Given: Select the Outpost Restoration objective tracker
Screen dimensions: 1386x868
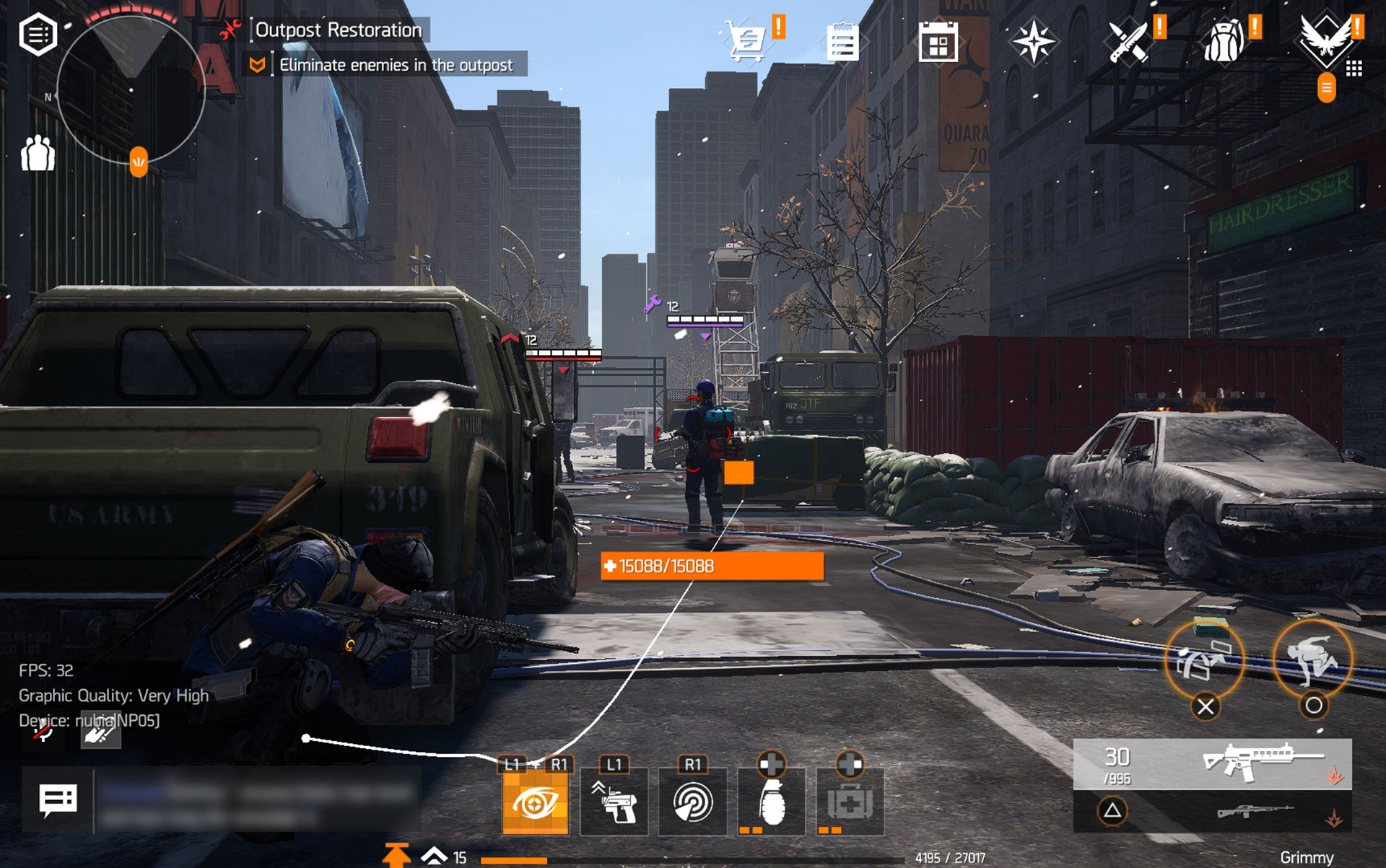Looking at the screenshot, I should coord(338,30).
